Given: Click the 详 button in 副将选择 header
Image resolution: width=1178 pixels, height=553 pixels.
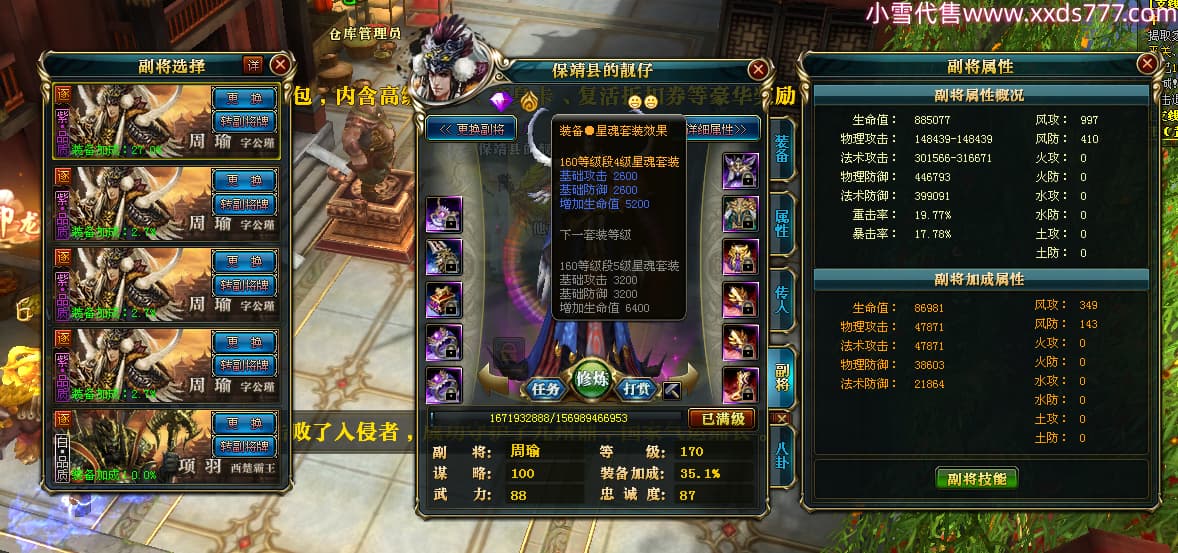Looking at the screenshot, I should pos(254,65).
